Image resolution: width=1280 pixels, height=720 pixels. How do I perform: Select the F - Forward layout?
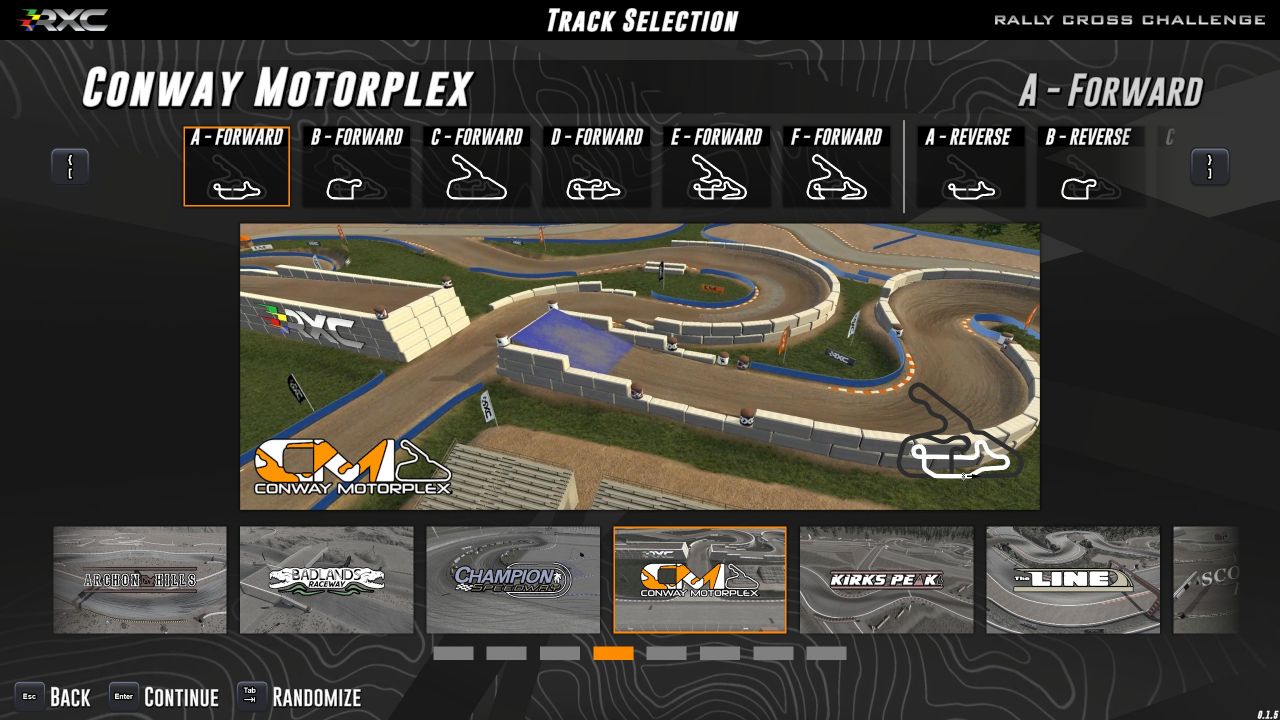pyautogui.click(x=837, y=167)
